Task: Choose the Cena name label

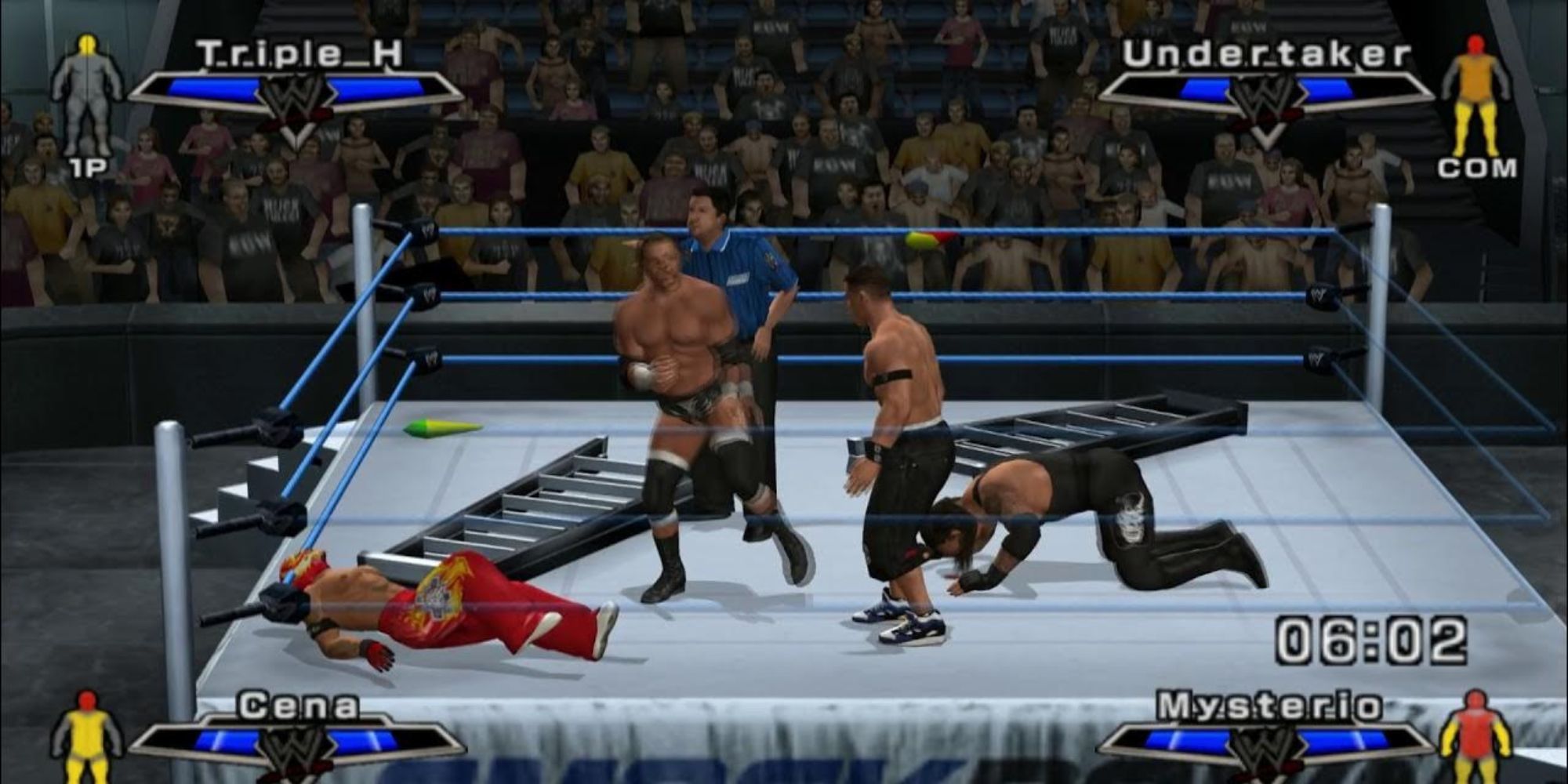Action: [299, 707]
